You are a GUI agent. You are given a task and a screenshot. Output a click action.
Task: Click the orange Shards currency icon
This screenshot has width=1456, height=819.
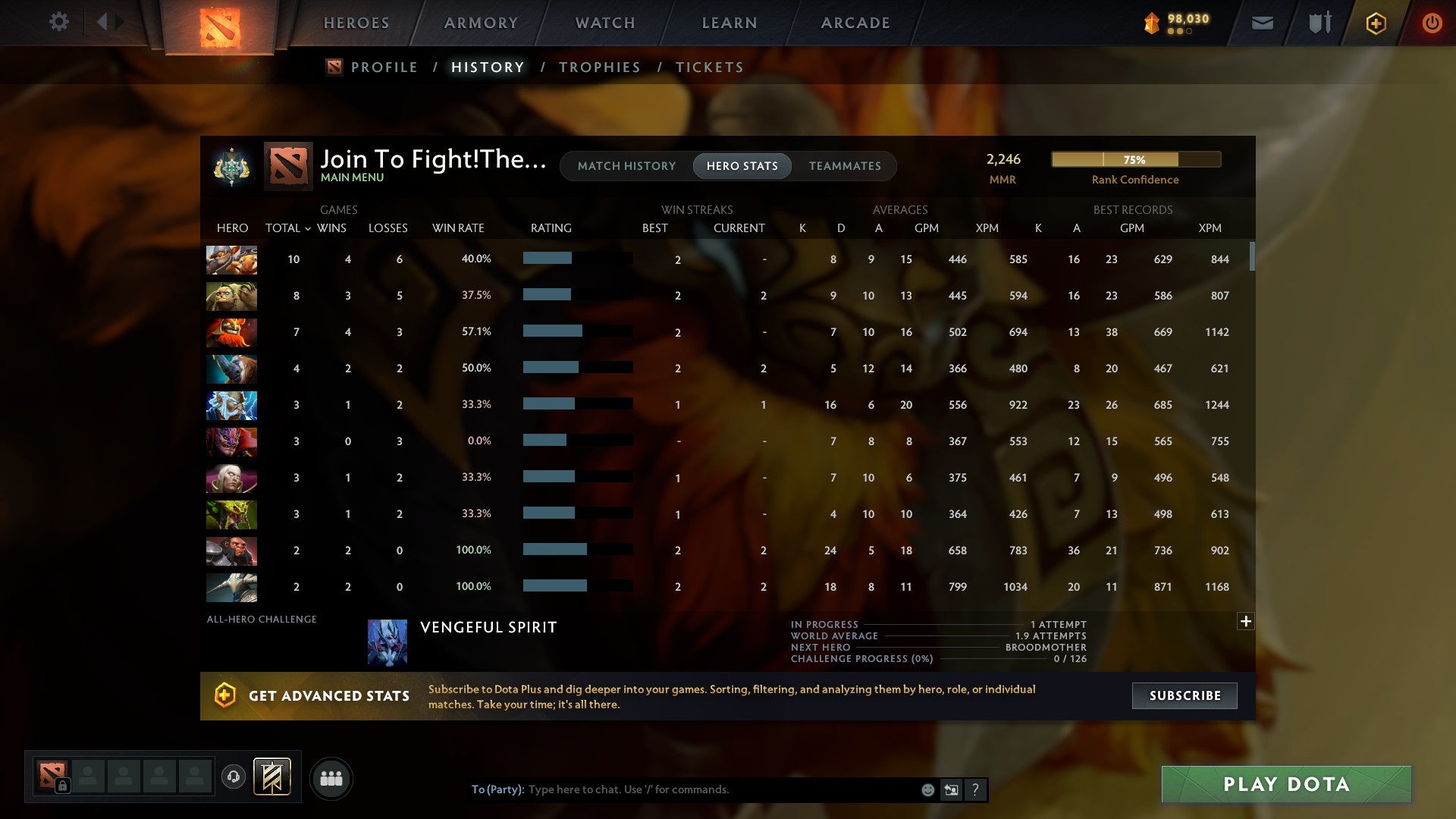tap(1152, 23)
